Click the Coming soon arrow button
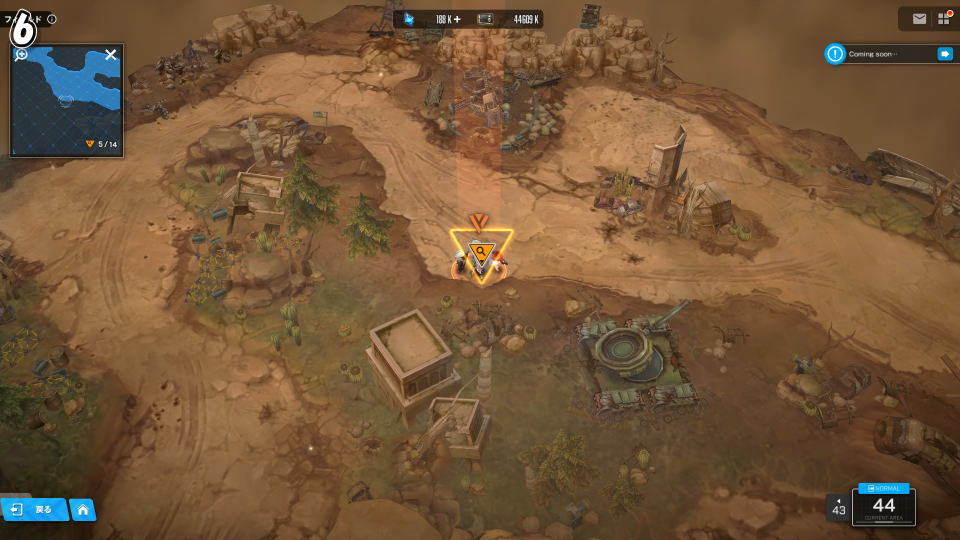The height and width of the screenshot is (540, 960). (x=944, y=54)
